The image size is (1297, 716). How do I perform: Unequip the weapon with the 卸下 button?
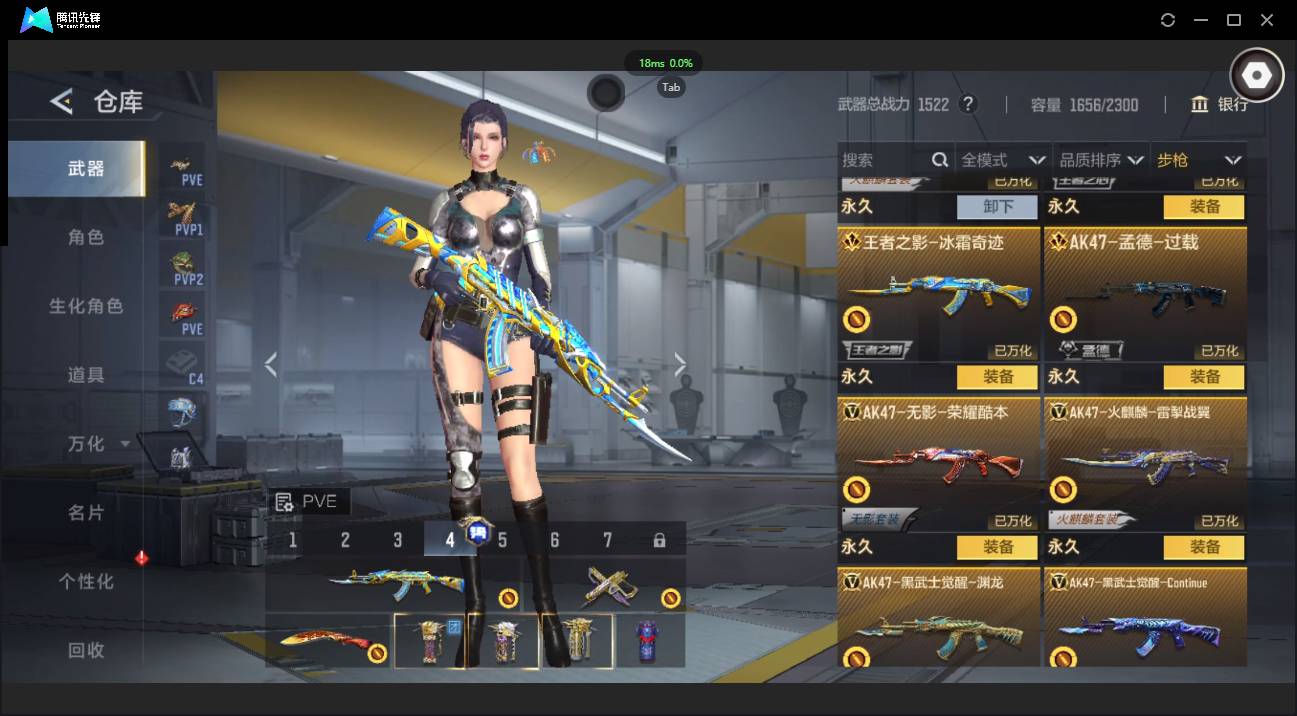click(997, 207)
